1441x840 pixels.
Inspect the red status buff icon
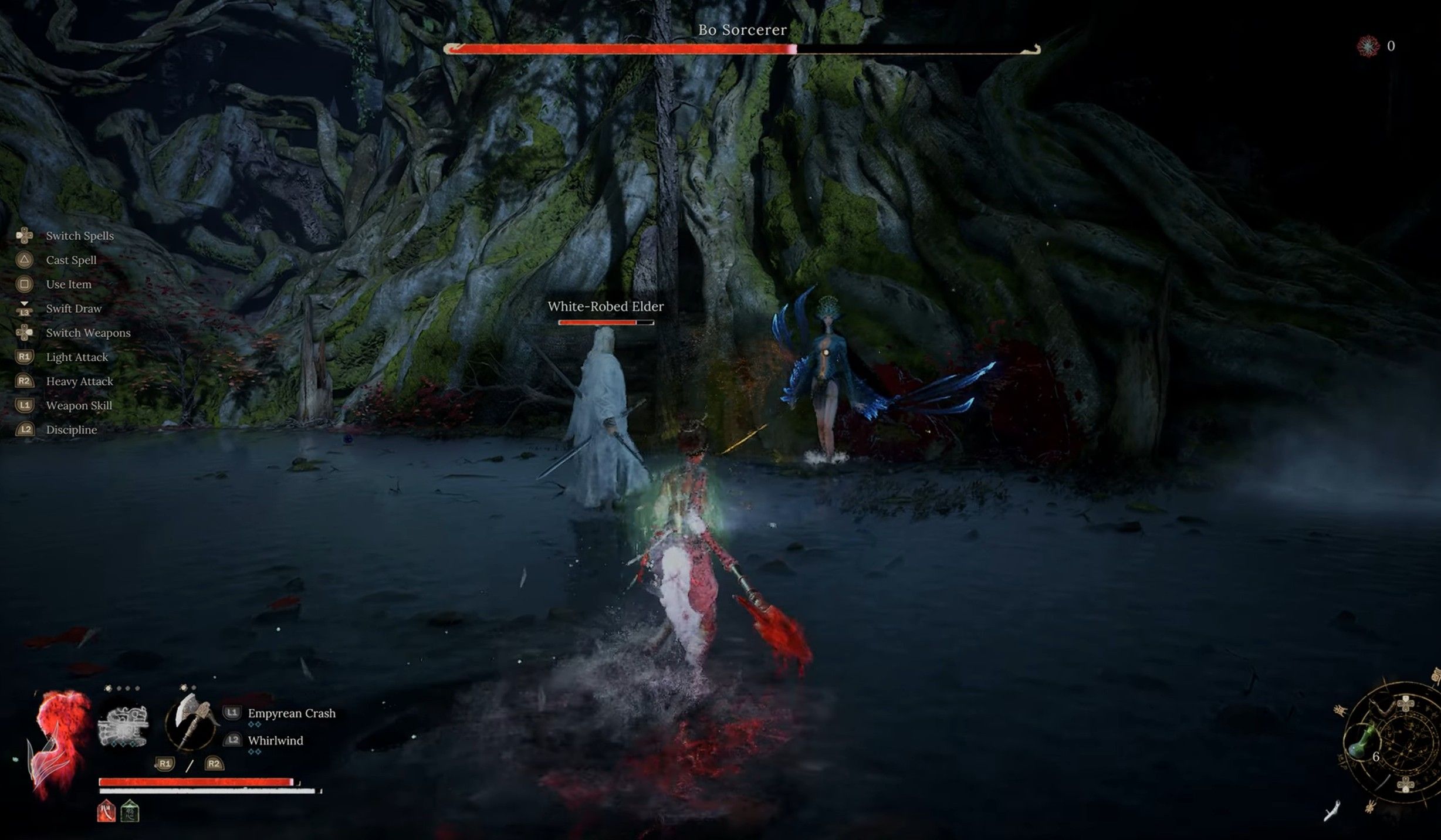click(x=106, y=812)
